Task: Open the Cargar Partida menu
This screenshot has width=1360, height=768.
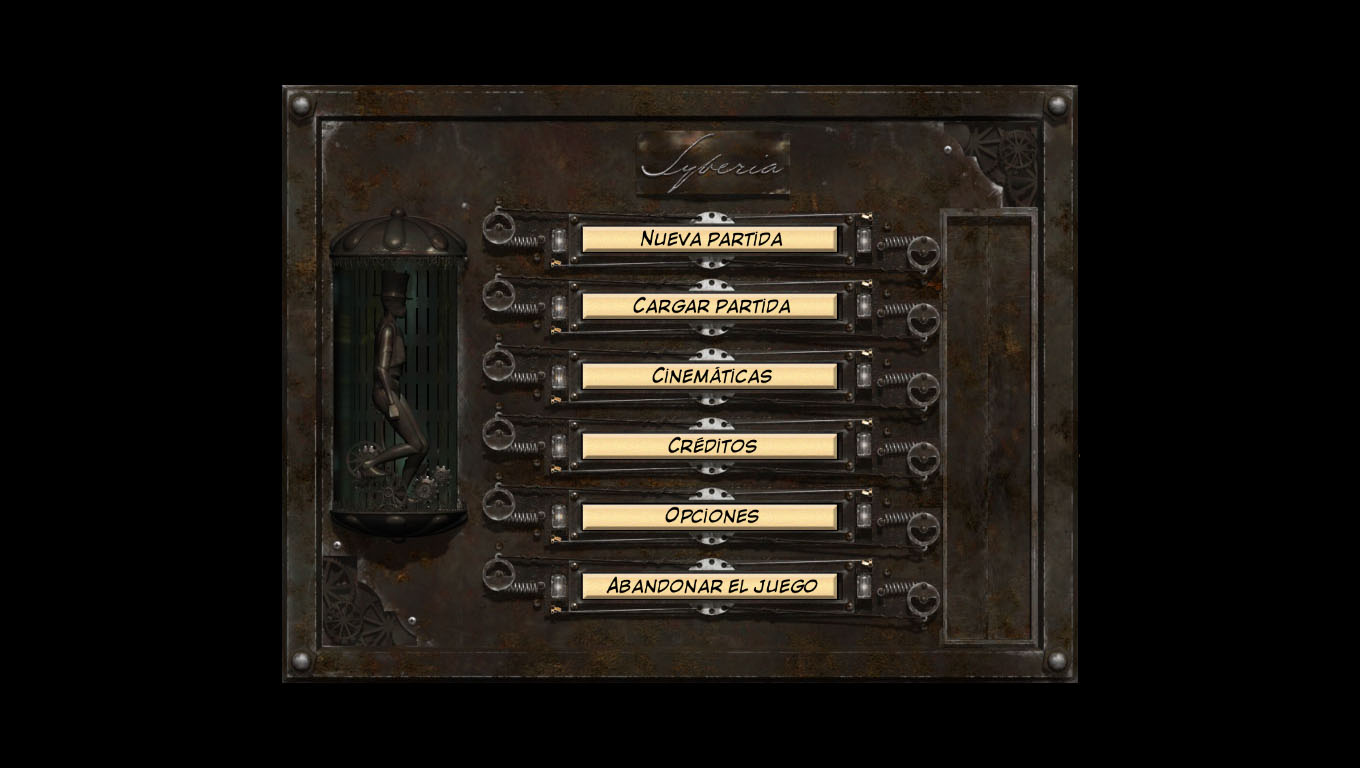Action: tap(710, 306)
